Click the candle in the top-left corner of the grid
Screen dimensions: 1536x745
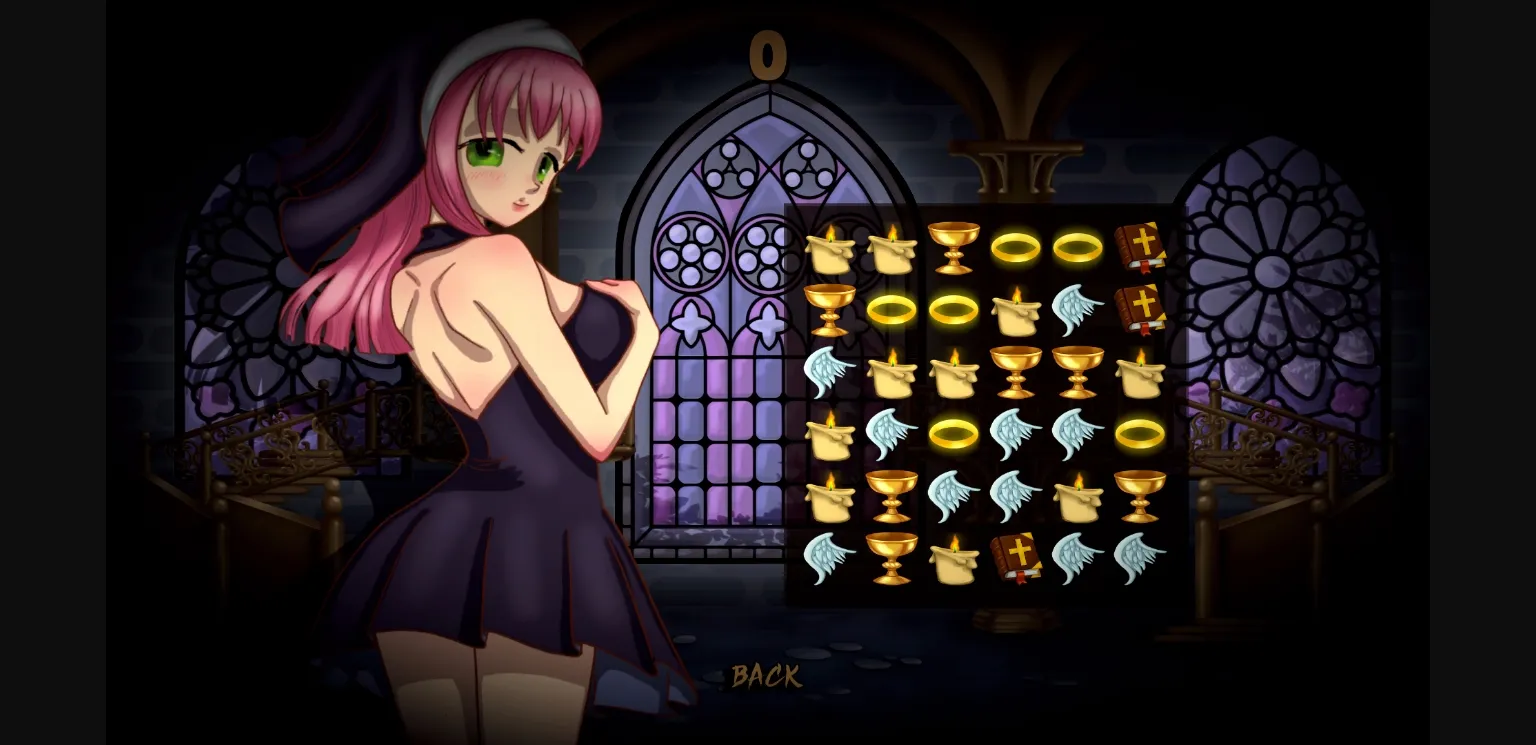click(830, 248)
